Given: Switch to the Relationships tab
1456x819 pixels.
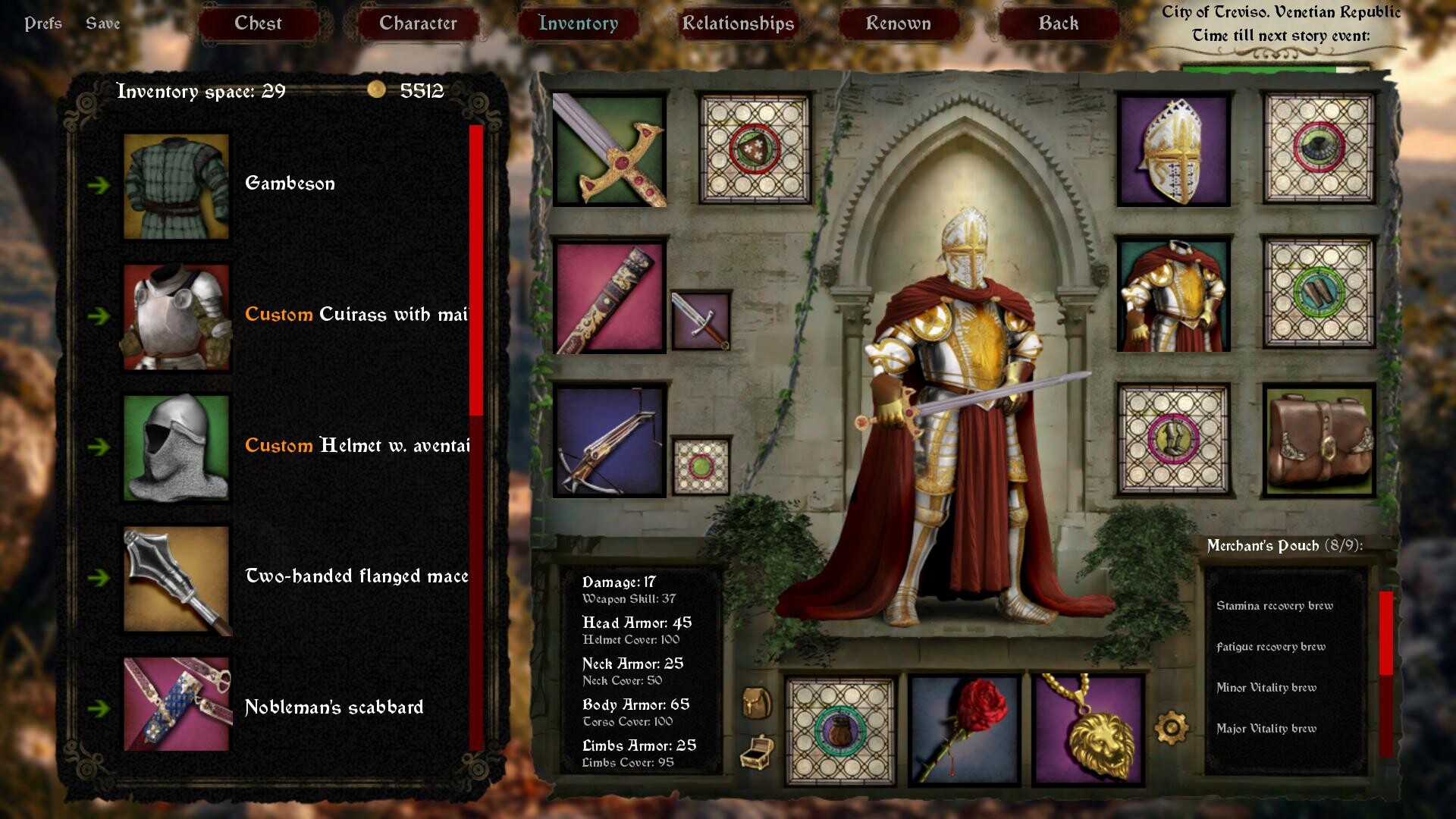Looking at the screenshot, I should click(x=738, y=24).
